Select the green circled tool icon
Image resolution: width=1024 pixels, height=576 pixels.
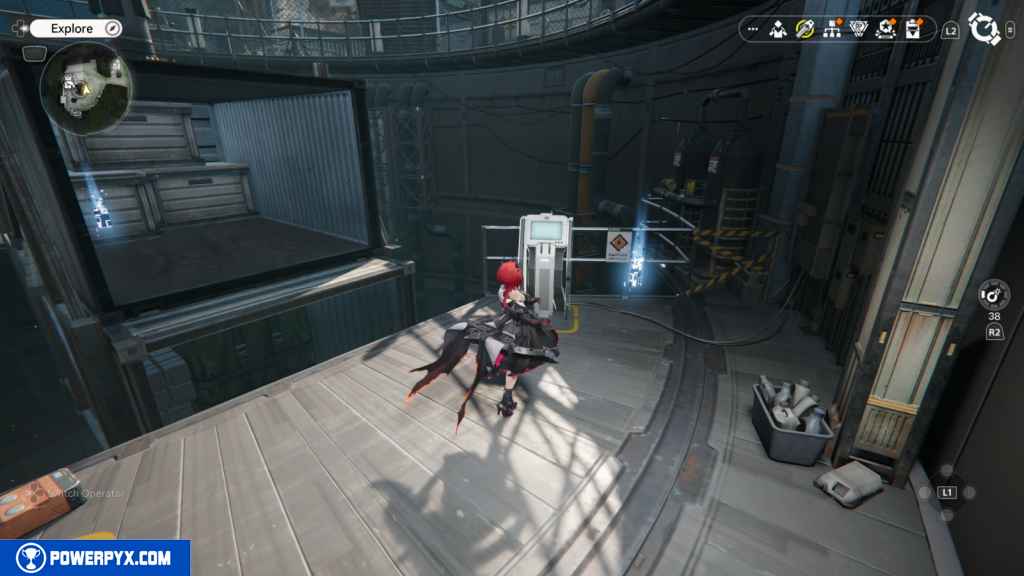coord(804,29)
